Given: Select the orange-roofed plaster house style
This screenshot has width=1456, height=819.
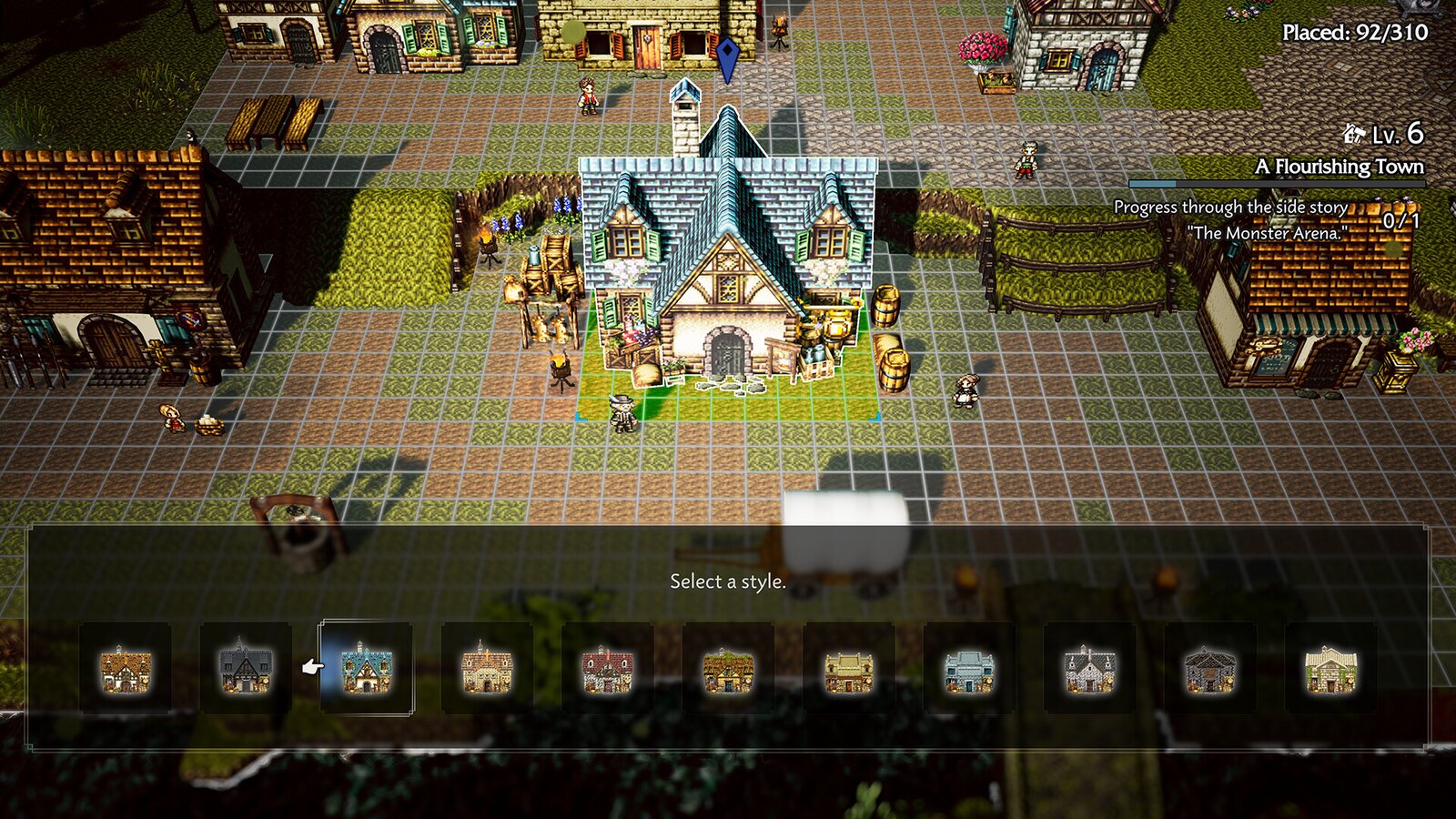Looking at the screenshot, I should [487, 669].
